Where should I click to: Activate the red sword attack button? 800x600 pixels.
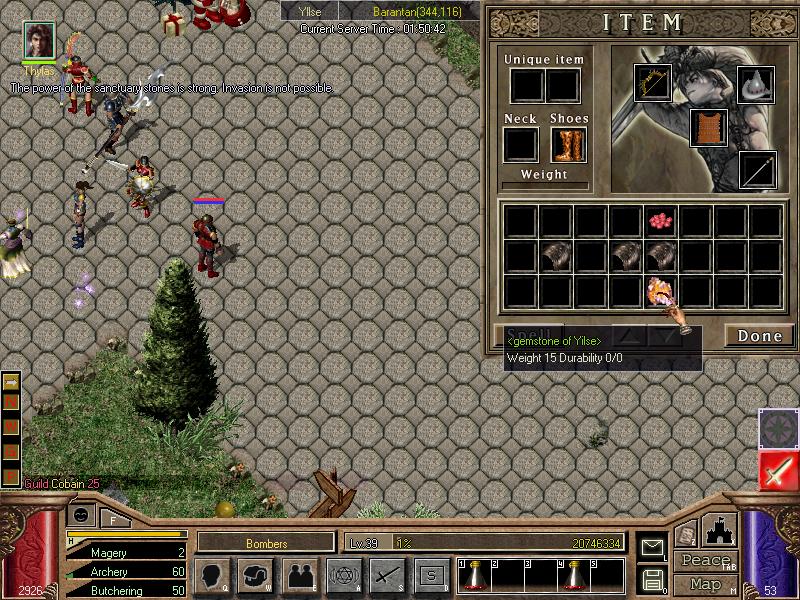pyautogui.click(x=777, y=470)
